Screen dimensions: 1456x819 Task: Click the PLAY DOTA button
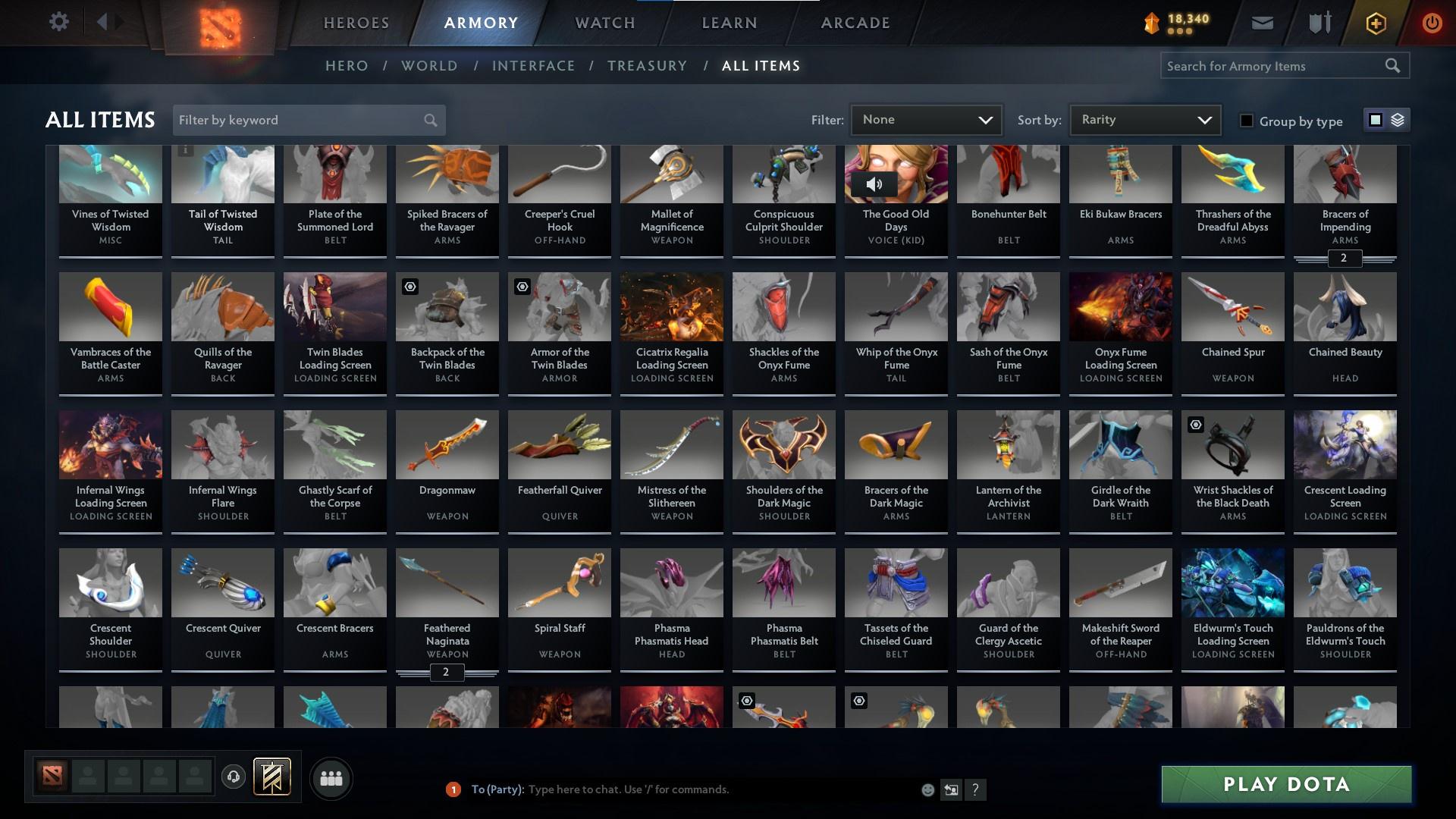[x=1285, y=785]
